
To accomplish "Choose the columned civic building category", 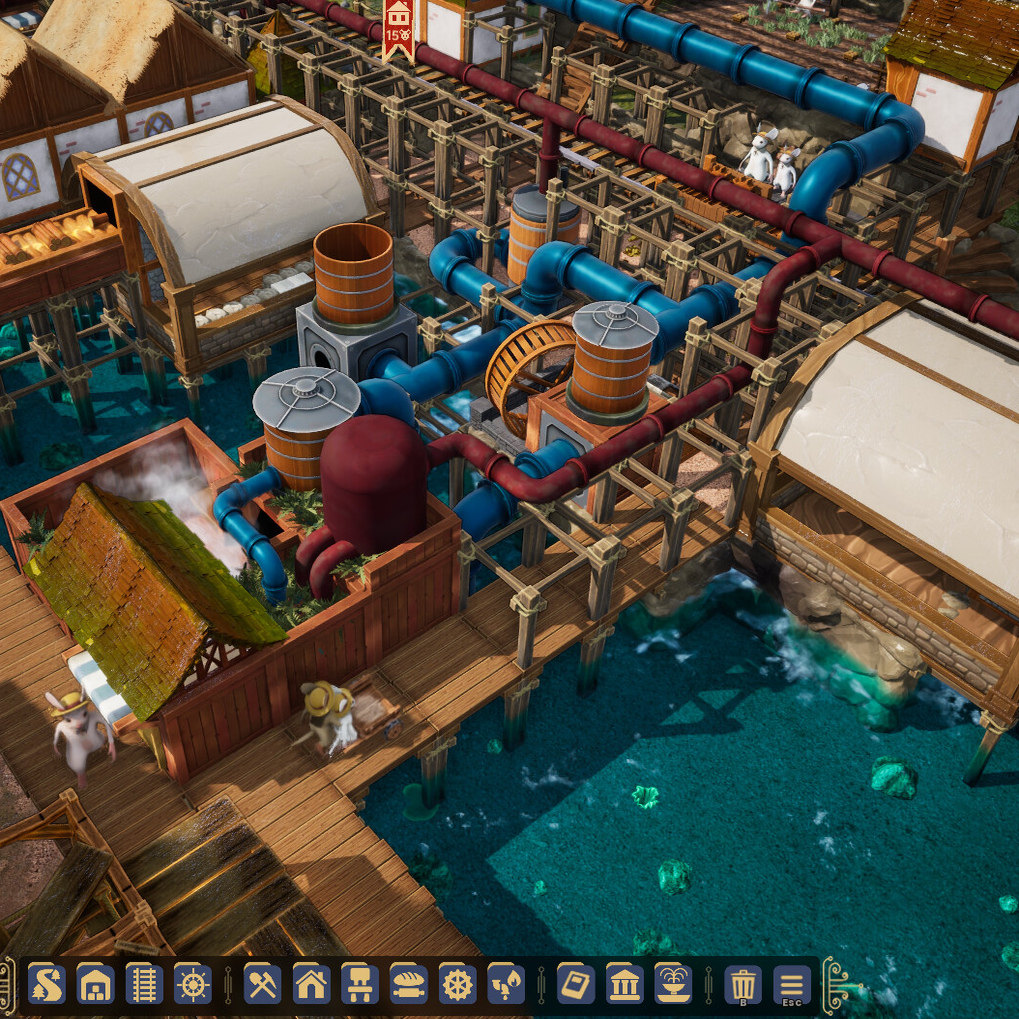I will pos(625,984).
